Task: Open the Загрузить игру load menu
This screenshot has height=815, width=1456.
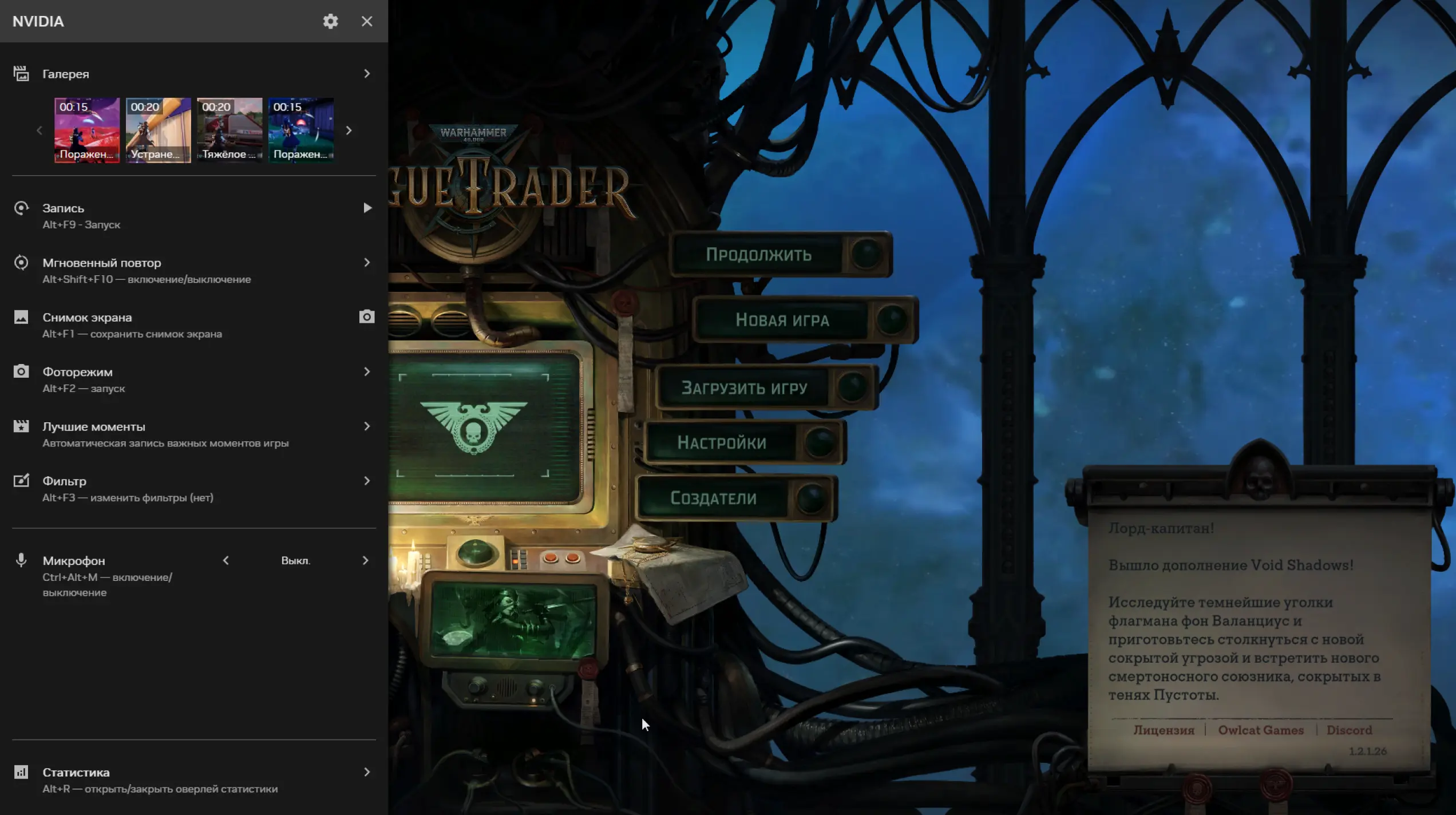Action: (744, 388)
